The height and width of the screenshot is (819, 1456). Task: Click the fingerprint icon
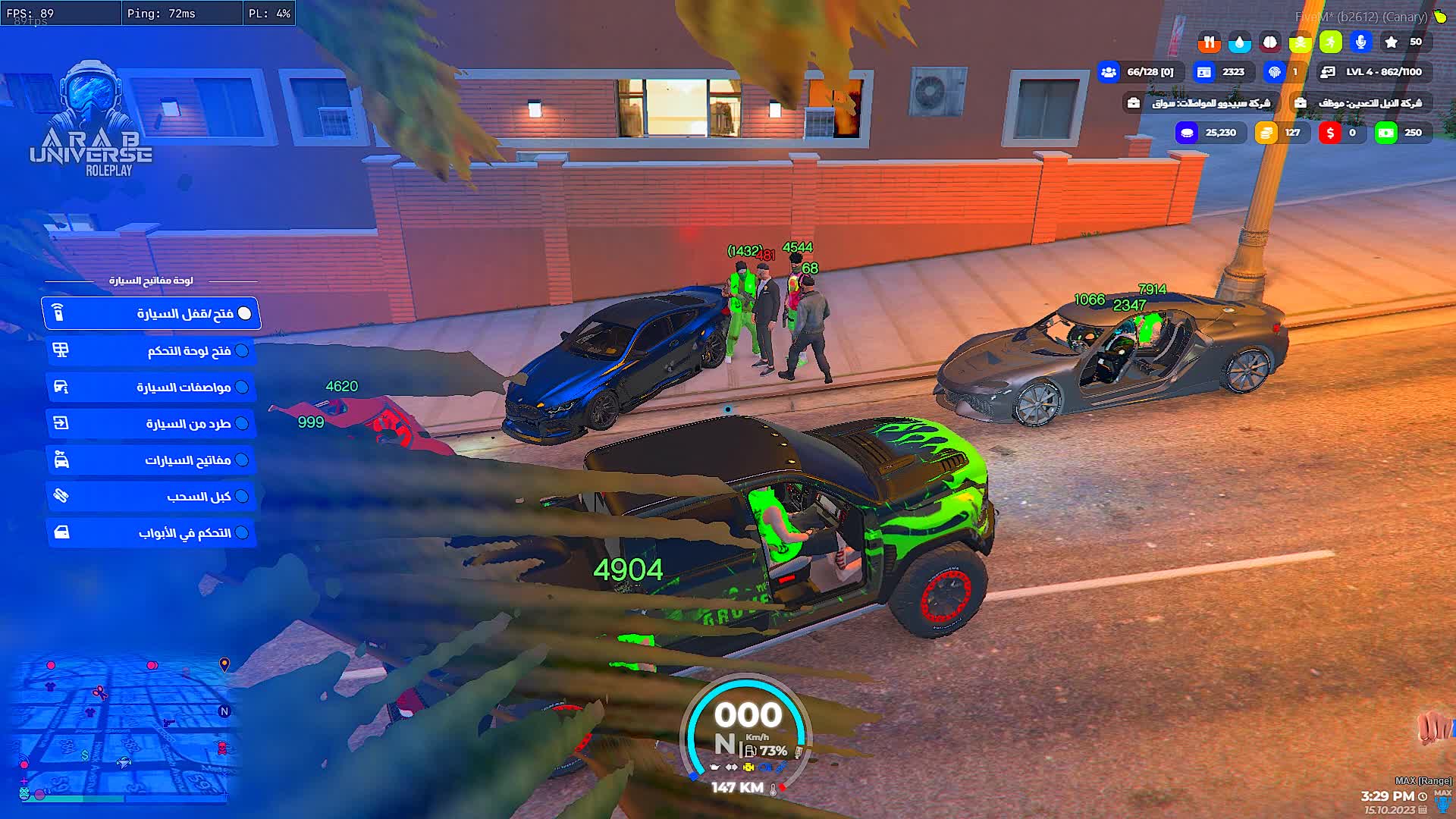pyautogui.click(x=1275, y=72)
